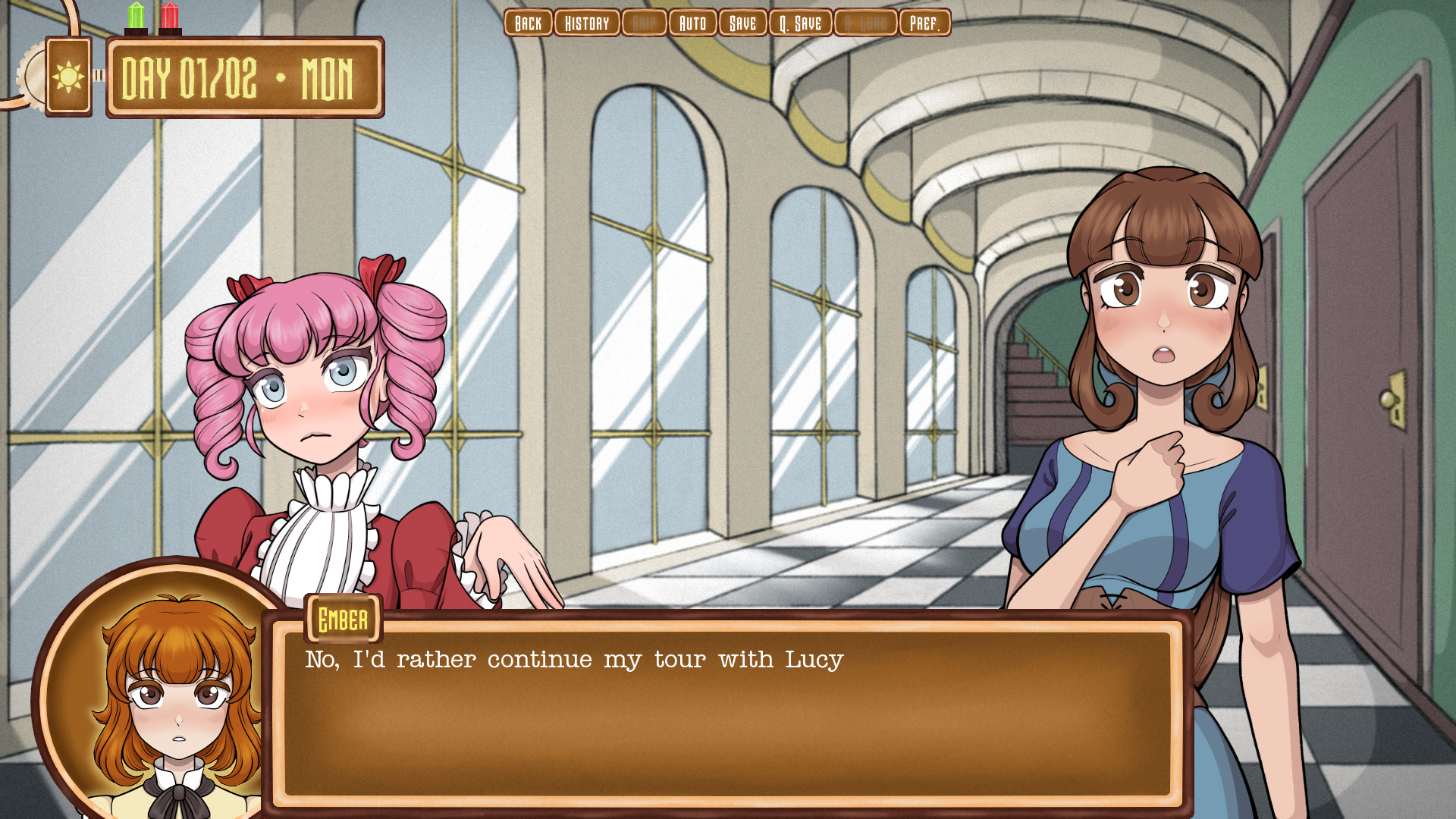Open the Pref. settings menu
This screenshot has width=1456, height=819.
(924, 23)
